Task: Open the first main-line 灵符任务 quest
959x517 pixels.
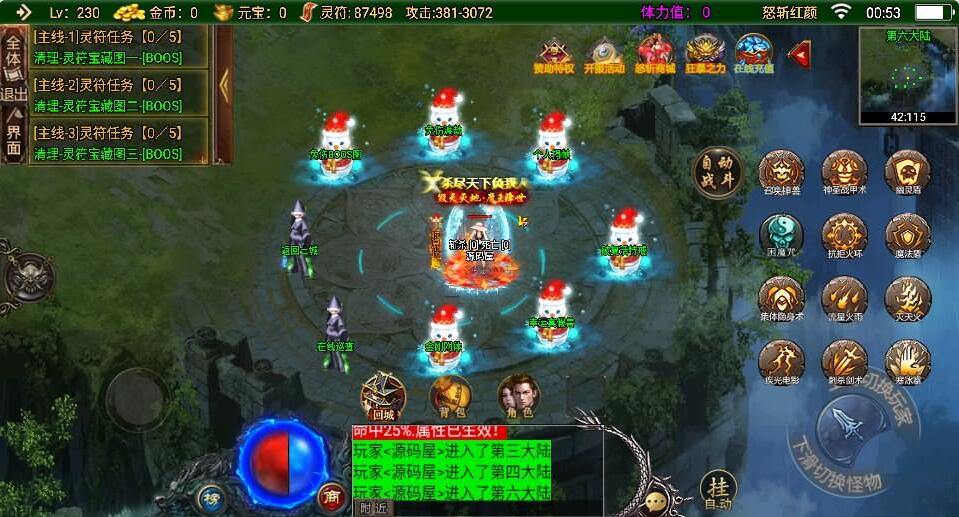Action: point(118,45)
